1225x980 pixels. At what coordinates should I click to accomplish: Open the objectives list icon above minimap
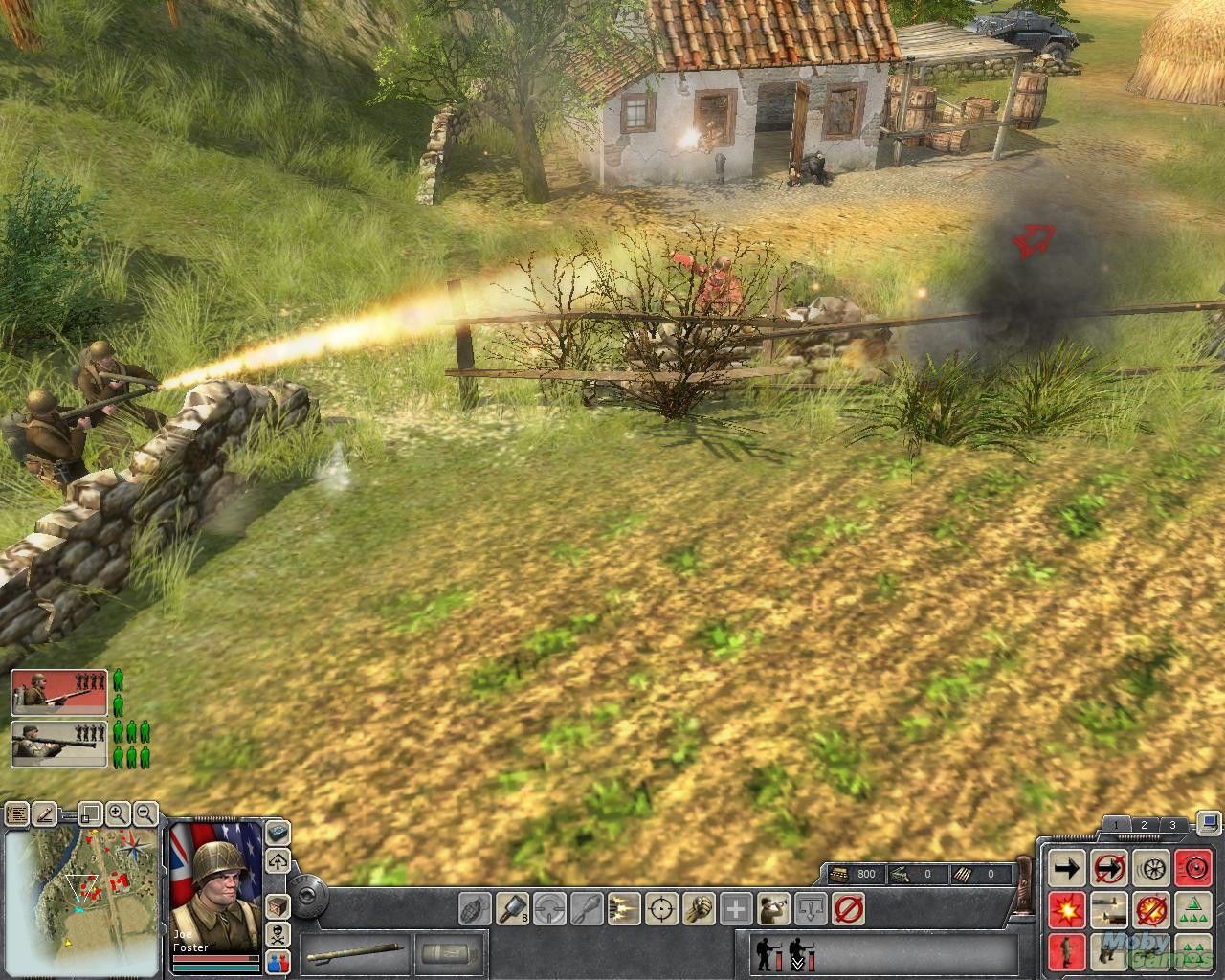point(16,814)
